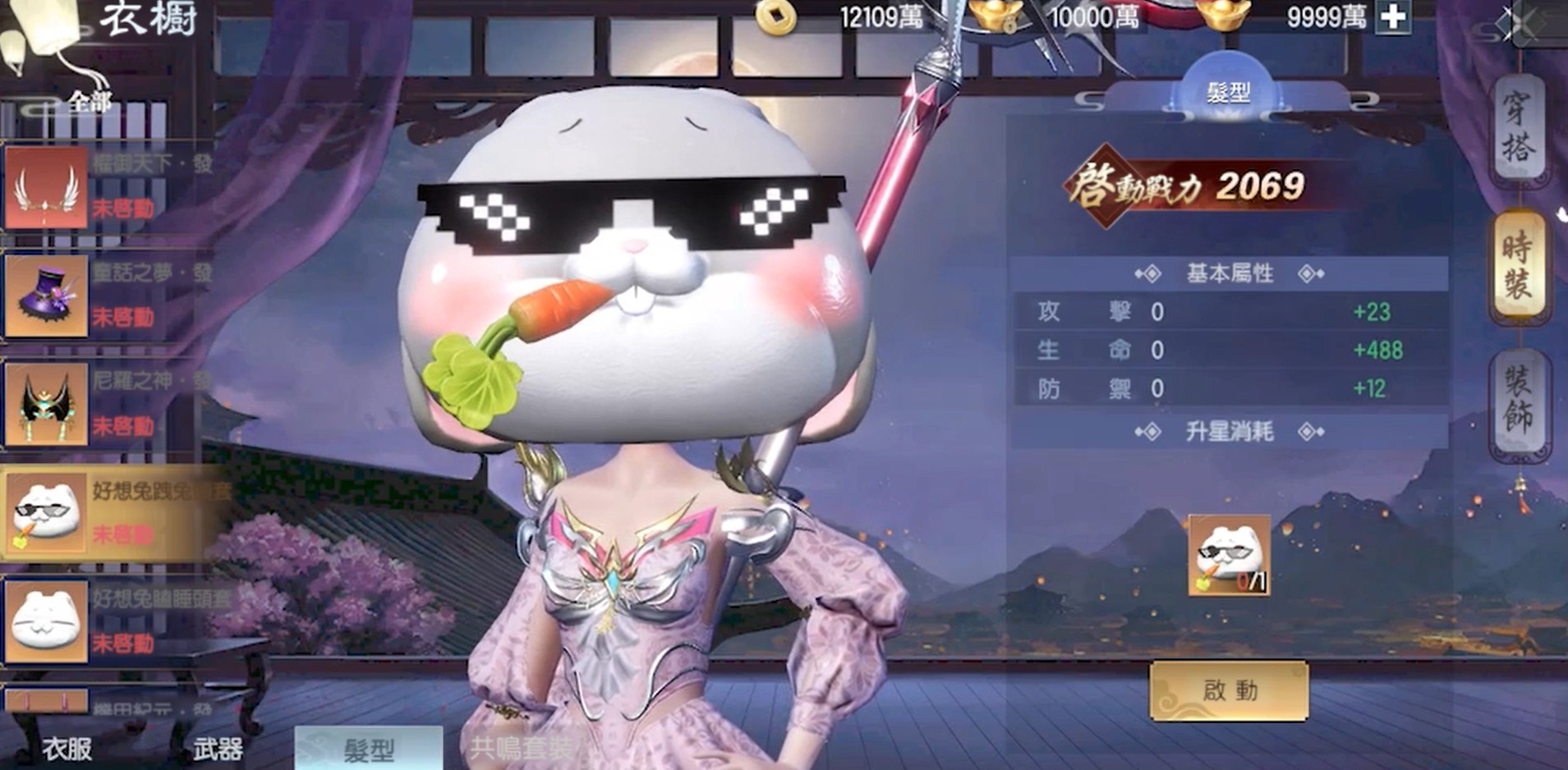Select the sleepy rabbit headgear item

47,621
